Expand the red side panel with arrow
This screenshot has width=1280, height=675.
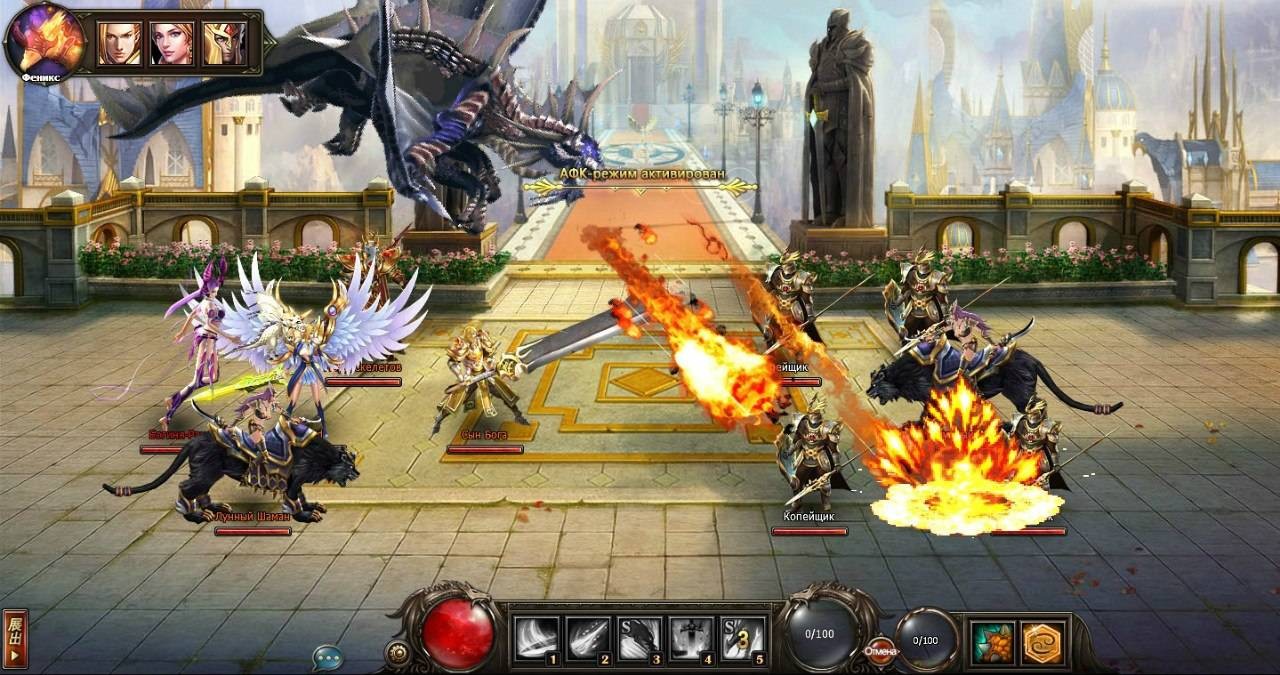[x=15, y=639]
